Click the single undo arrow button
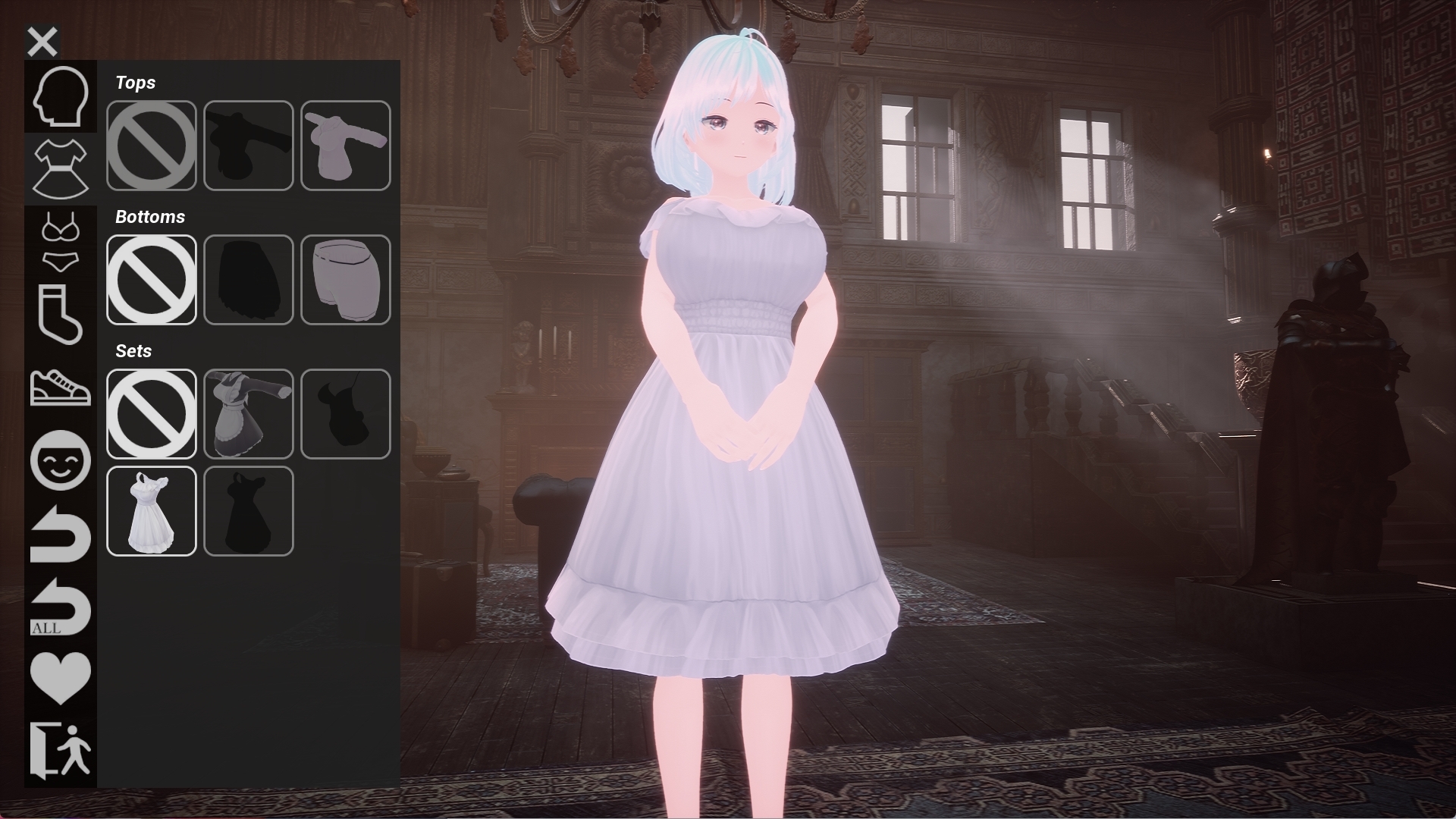Viewport: 1456px width, 819px height. pyautogui.click(x=61, y=533)
